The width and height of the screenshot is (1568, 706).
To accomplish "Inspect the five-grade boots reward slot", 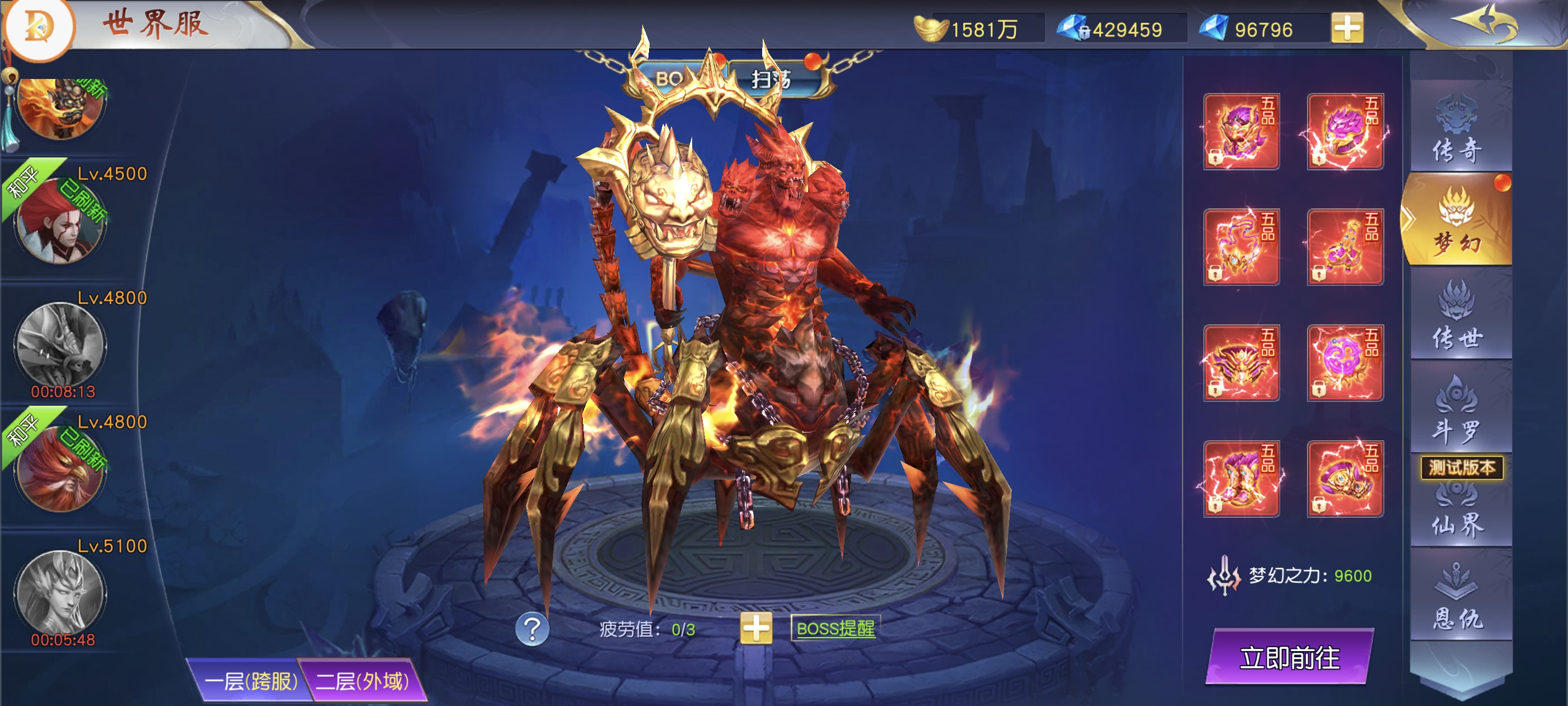I will pyautogui.click(x=1240, y=479).
